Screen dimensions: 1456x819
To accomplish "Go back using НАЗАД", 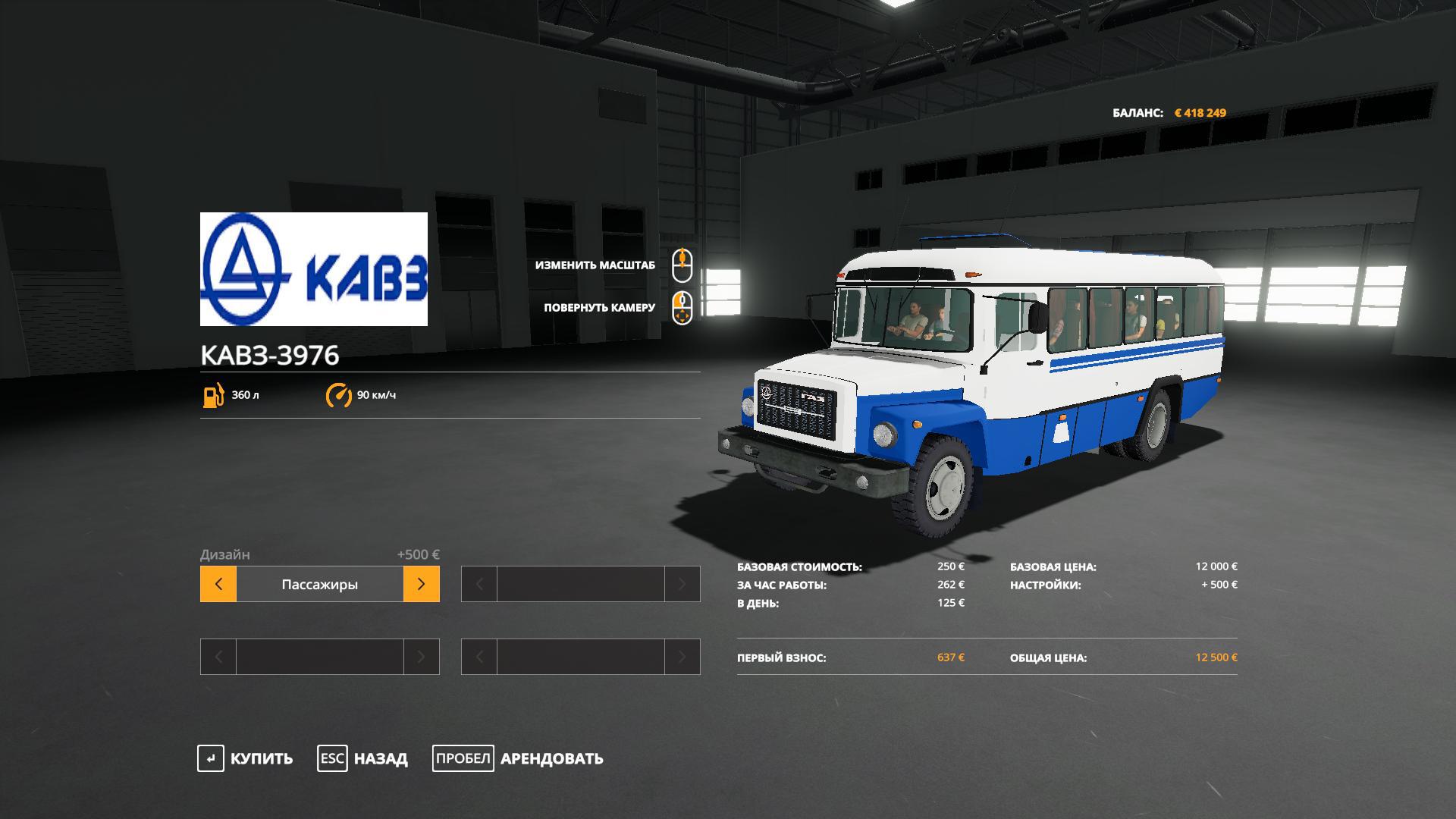I will click(363, 758).
